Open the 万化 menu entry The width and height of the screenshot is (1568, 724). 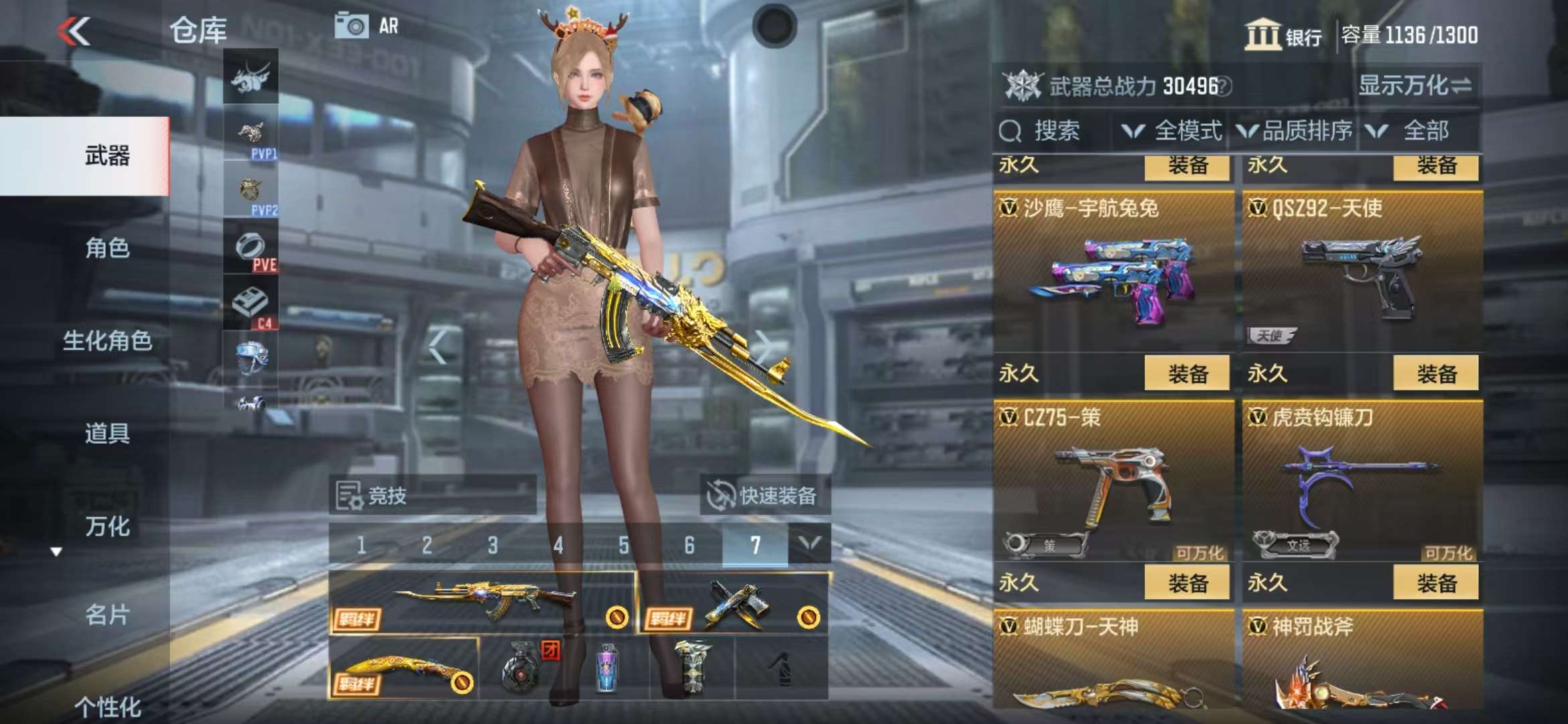[107, 526]
